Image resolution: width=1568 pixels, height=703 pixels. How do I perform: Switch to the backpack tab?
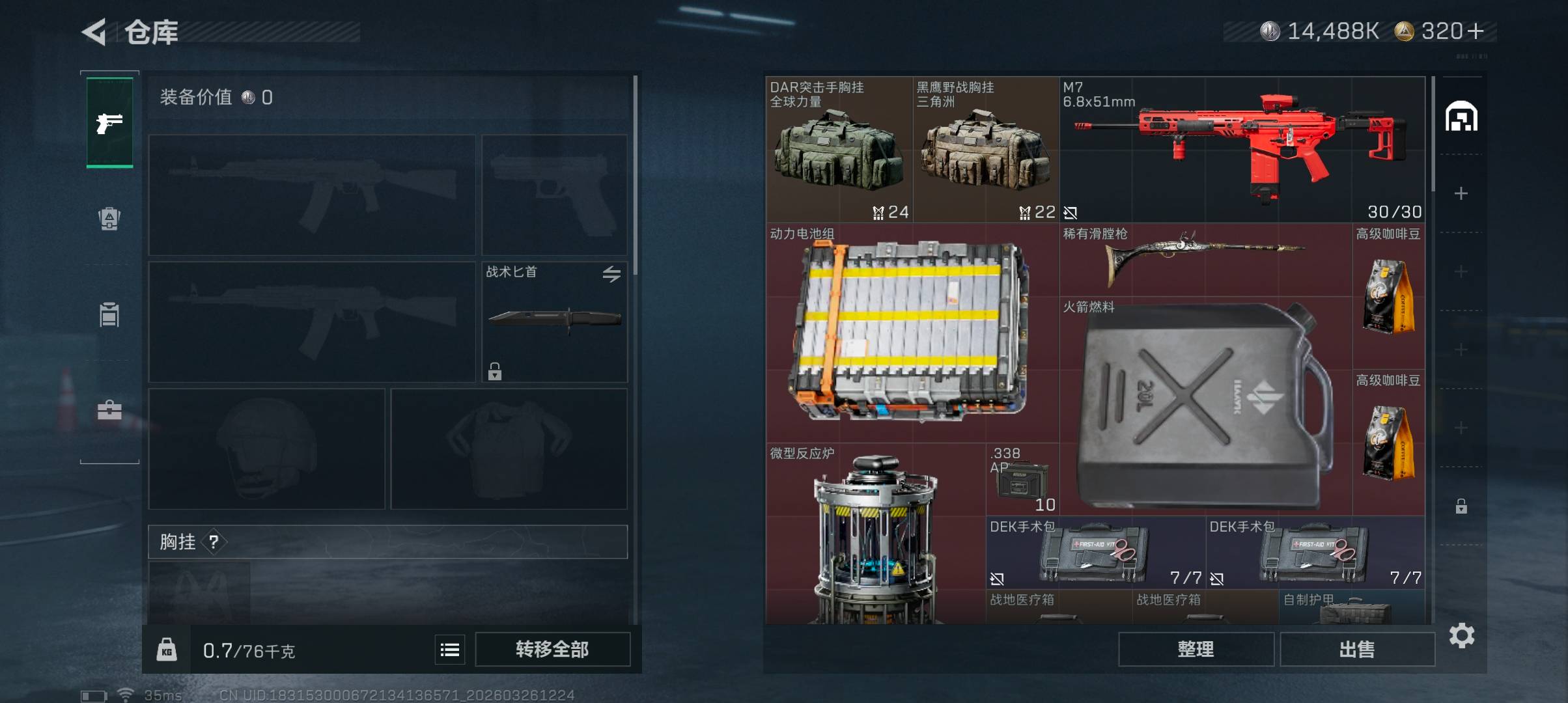point(109,219)
